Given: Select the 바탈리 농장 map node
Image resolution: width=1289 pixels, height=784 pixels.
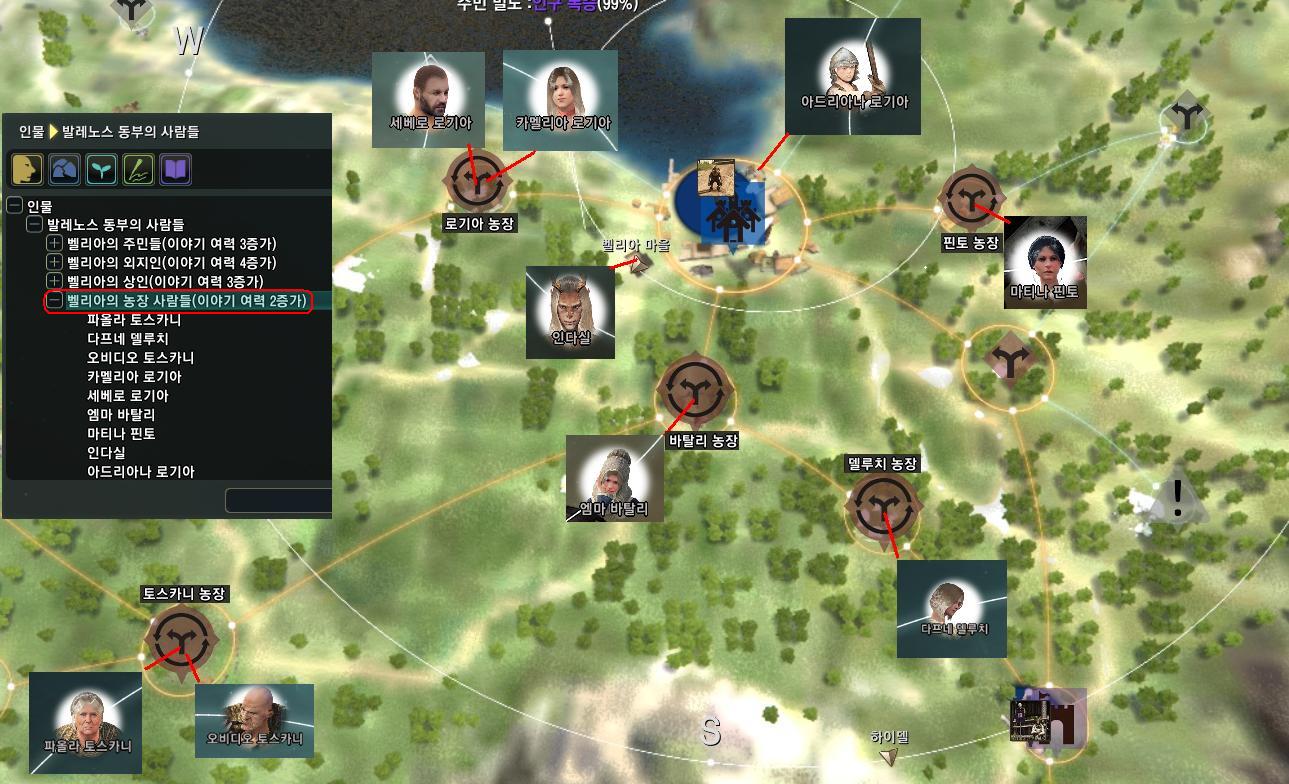Looking at the screenshot, I should pyautogui.click(x=695, y=391).
